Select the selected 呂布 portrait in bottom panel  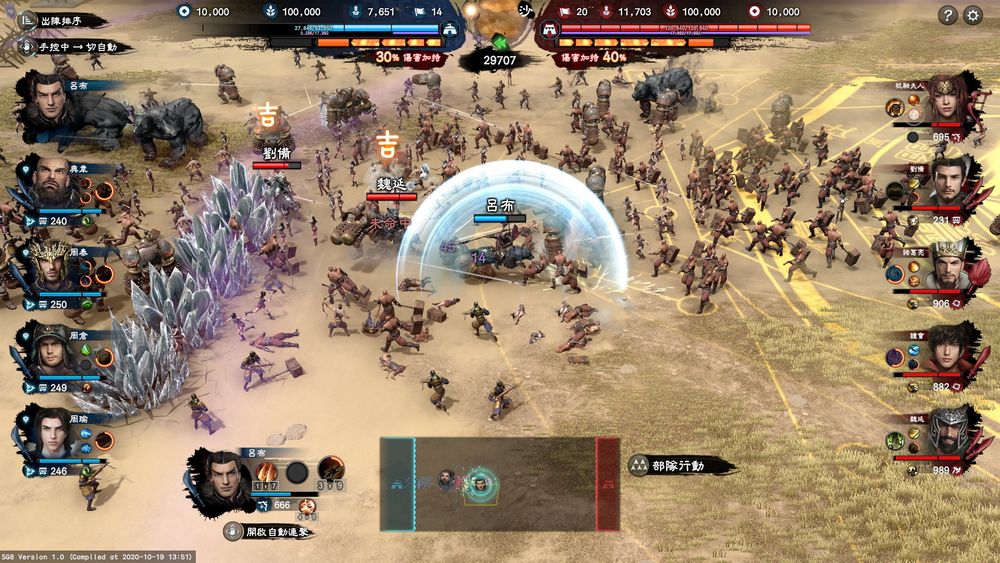(x=221, y=478)
